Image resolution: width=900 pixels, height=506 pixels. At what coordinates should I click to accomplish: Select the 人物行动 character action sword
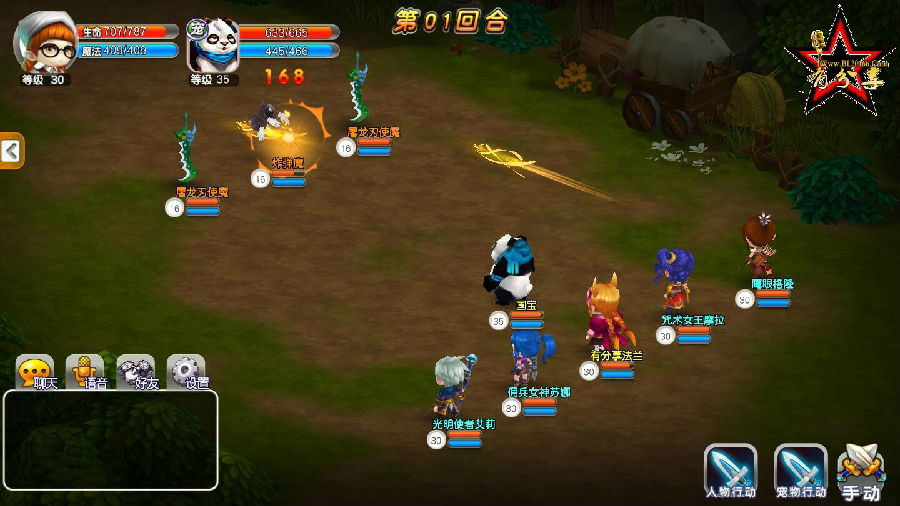click(730, 470)
